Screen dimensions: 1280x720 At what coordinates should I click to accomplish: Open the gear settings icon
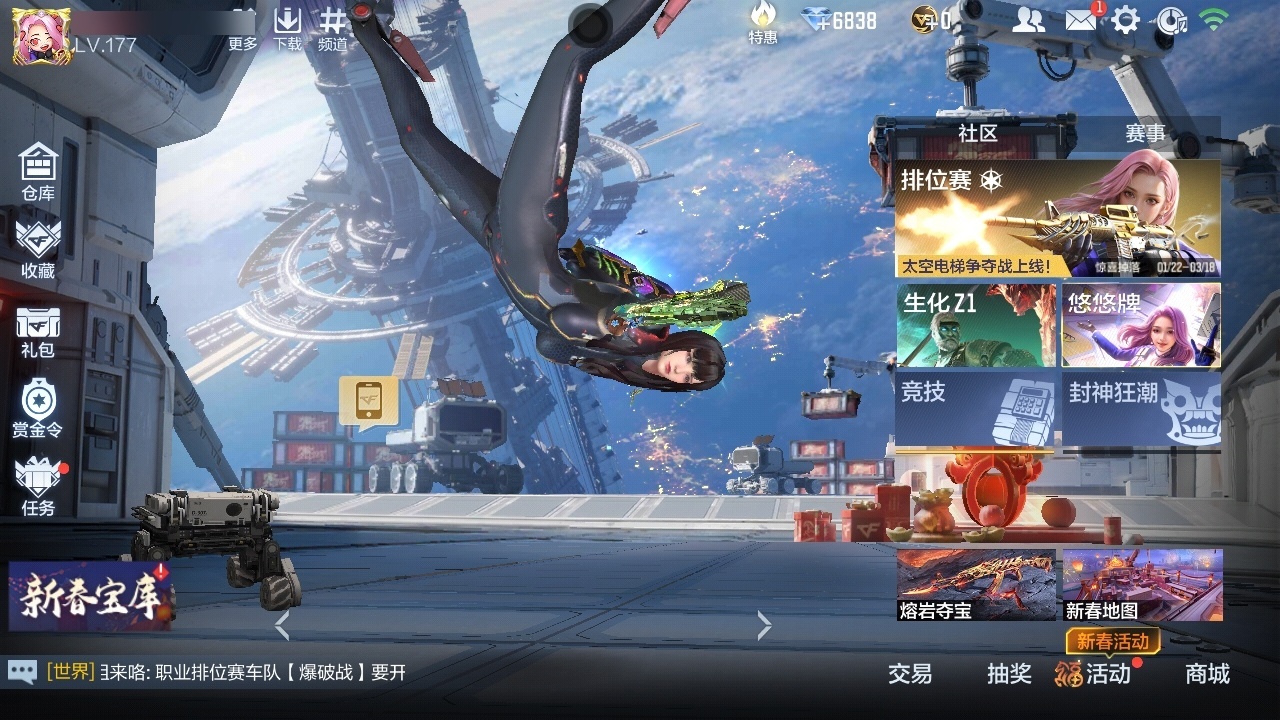[x=1126, y=20]
